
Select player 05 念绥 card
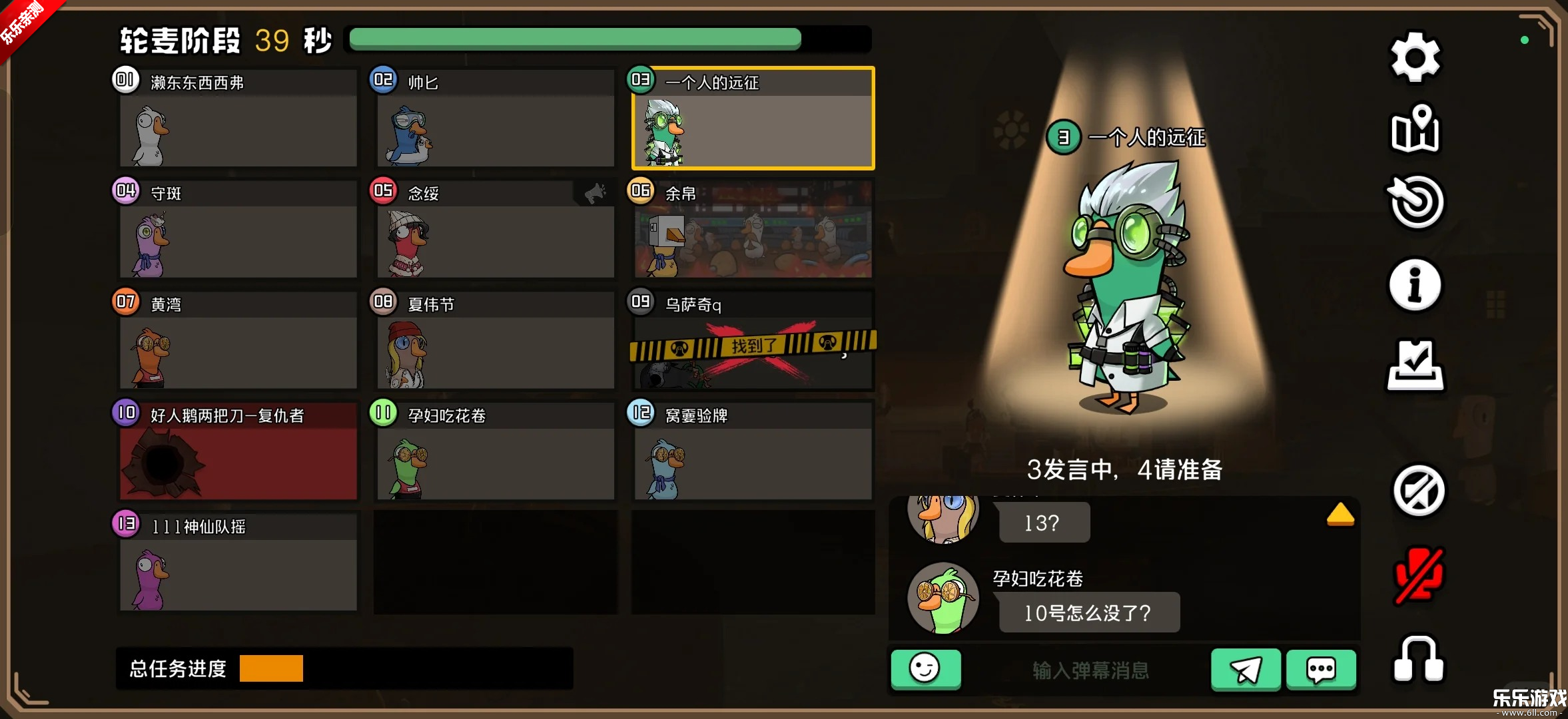[x=495, y=231]
